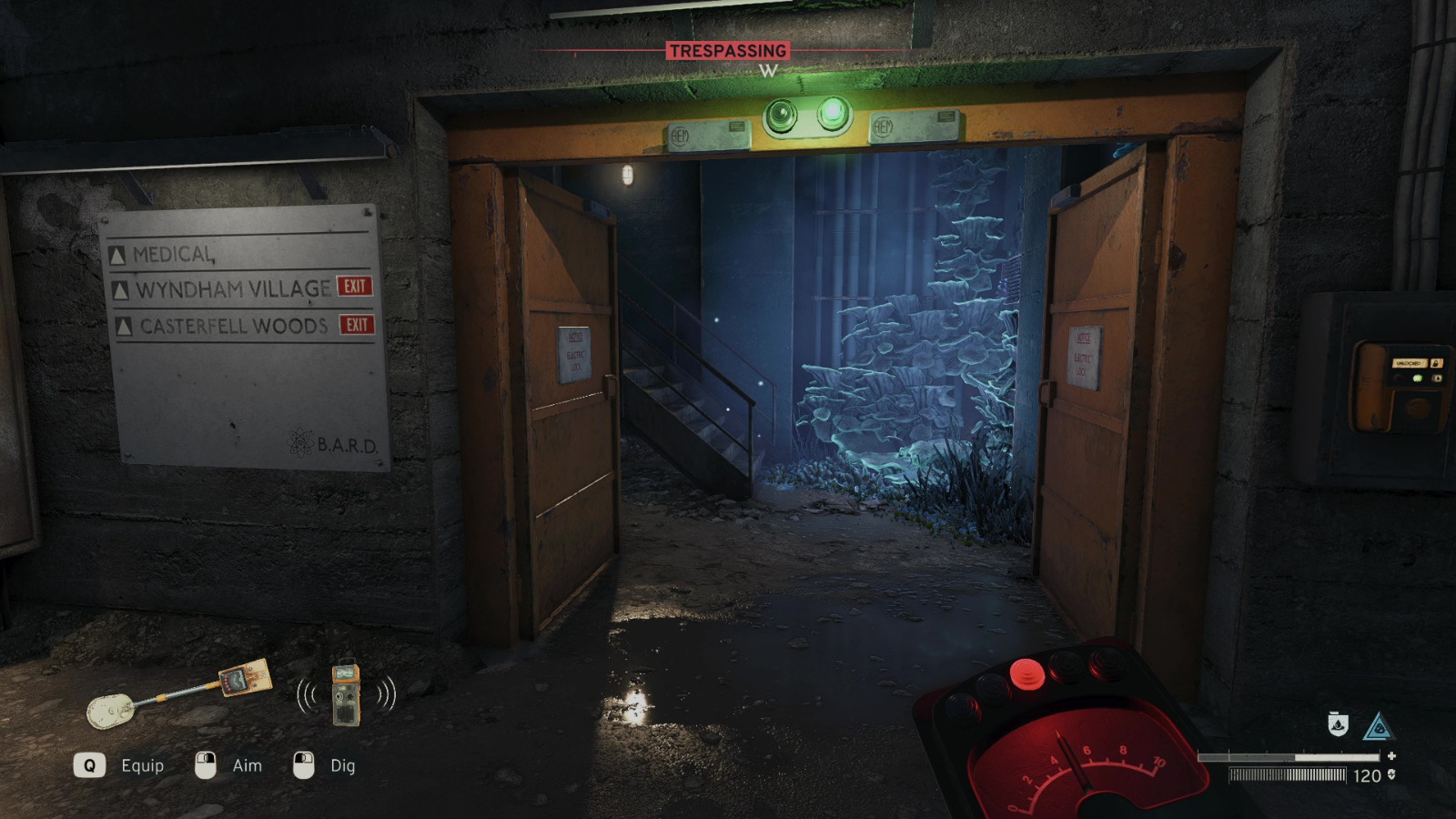
Task: Click the handheld signal detector icon
Action: [344, 696]
